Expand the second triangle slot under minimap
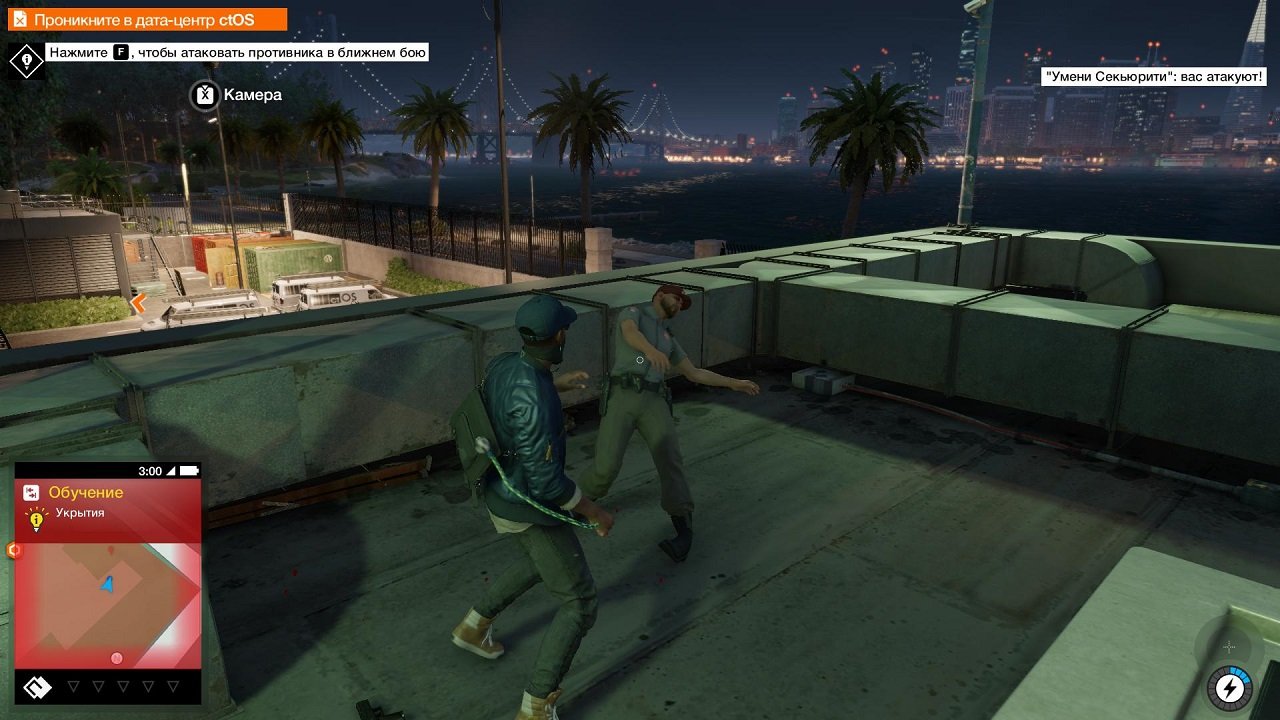1280x720 pixels. [98, 687]
